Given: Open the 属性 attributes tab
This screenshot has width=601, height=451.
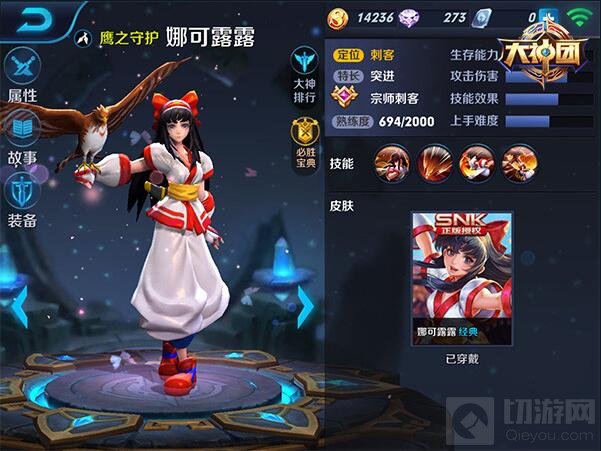Looking at the screenshot, I should 23,74.
